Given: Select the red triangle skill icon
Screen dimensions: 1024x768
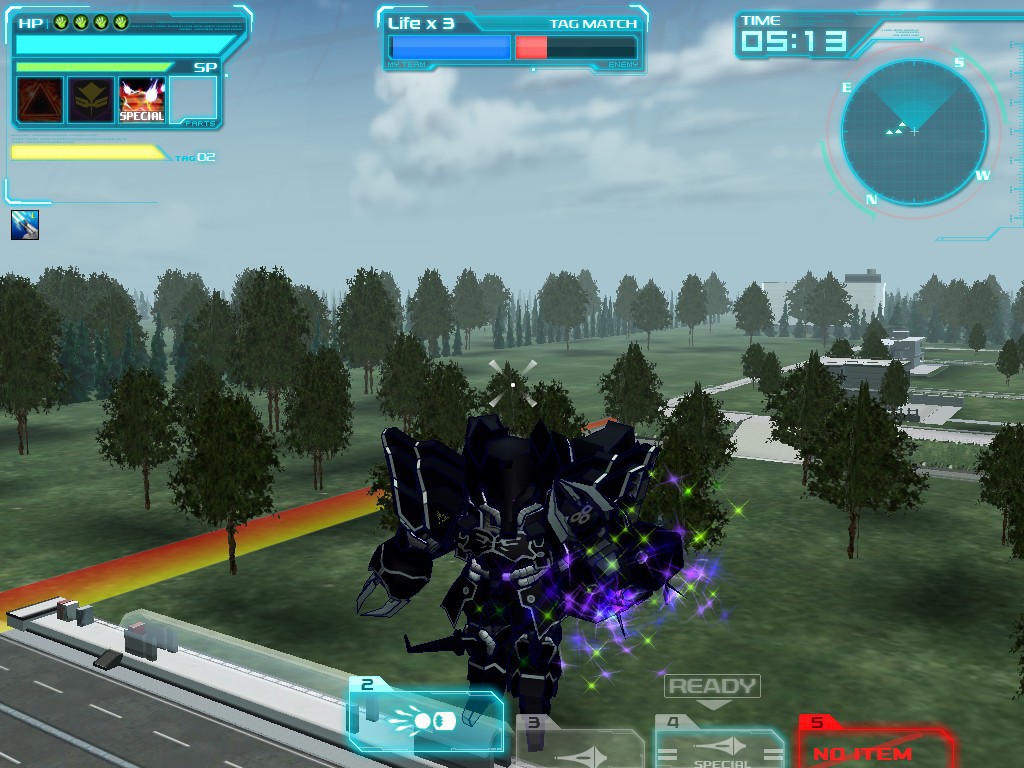Looking at the screenshot, I should point(40,100).
